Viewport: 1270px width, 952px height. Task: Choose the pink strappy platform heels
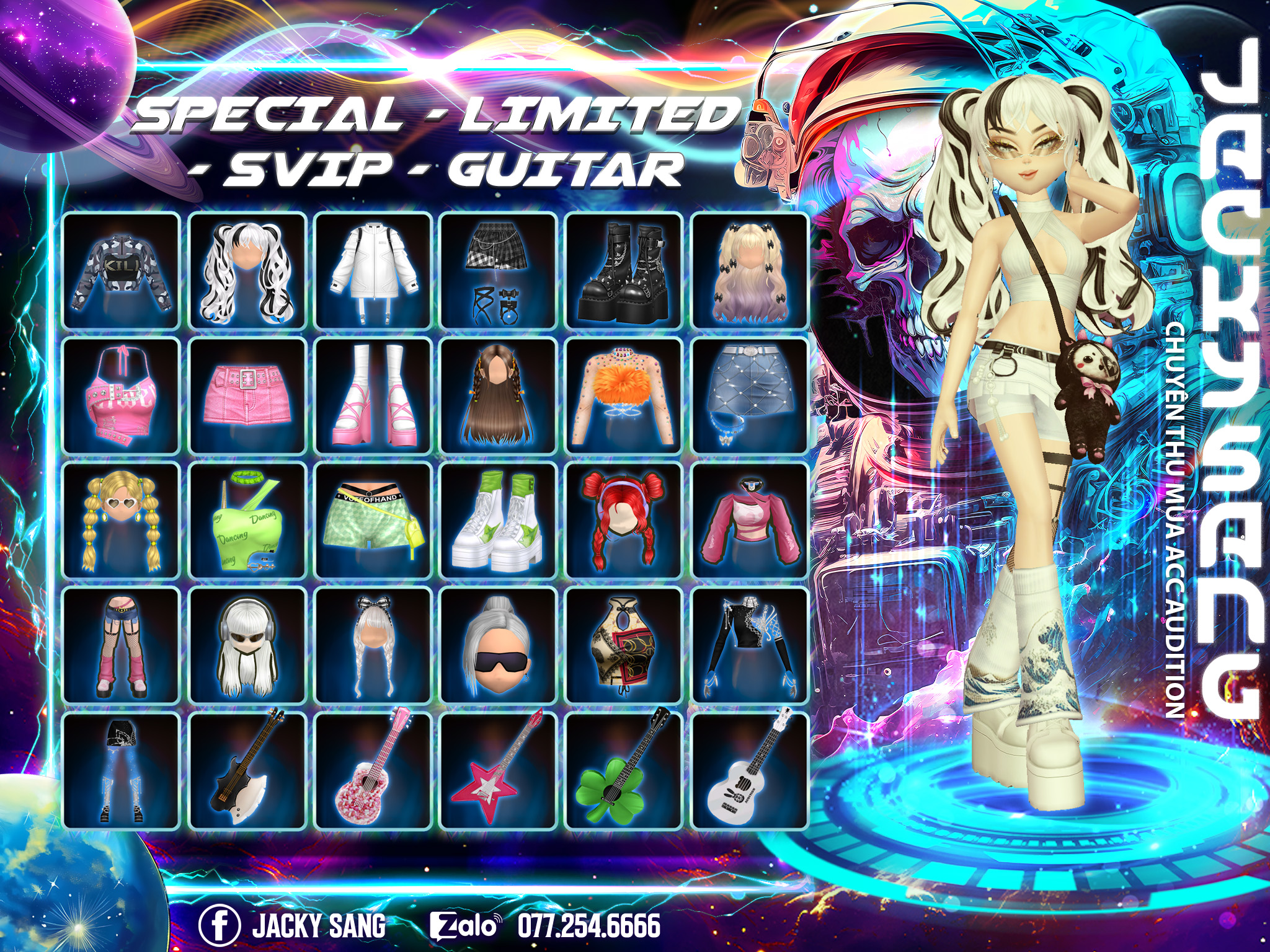pyautogui.click(x=373, y=396)
